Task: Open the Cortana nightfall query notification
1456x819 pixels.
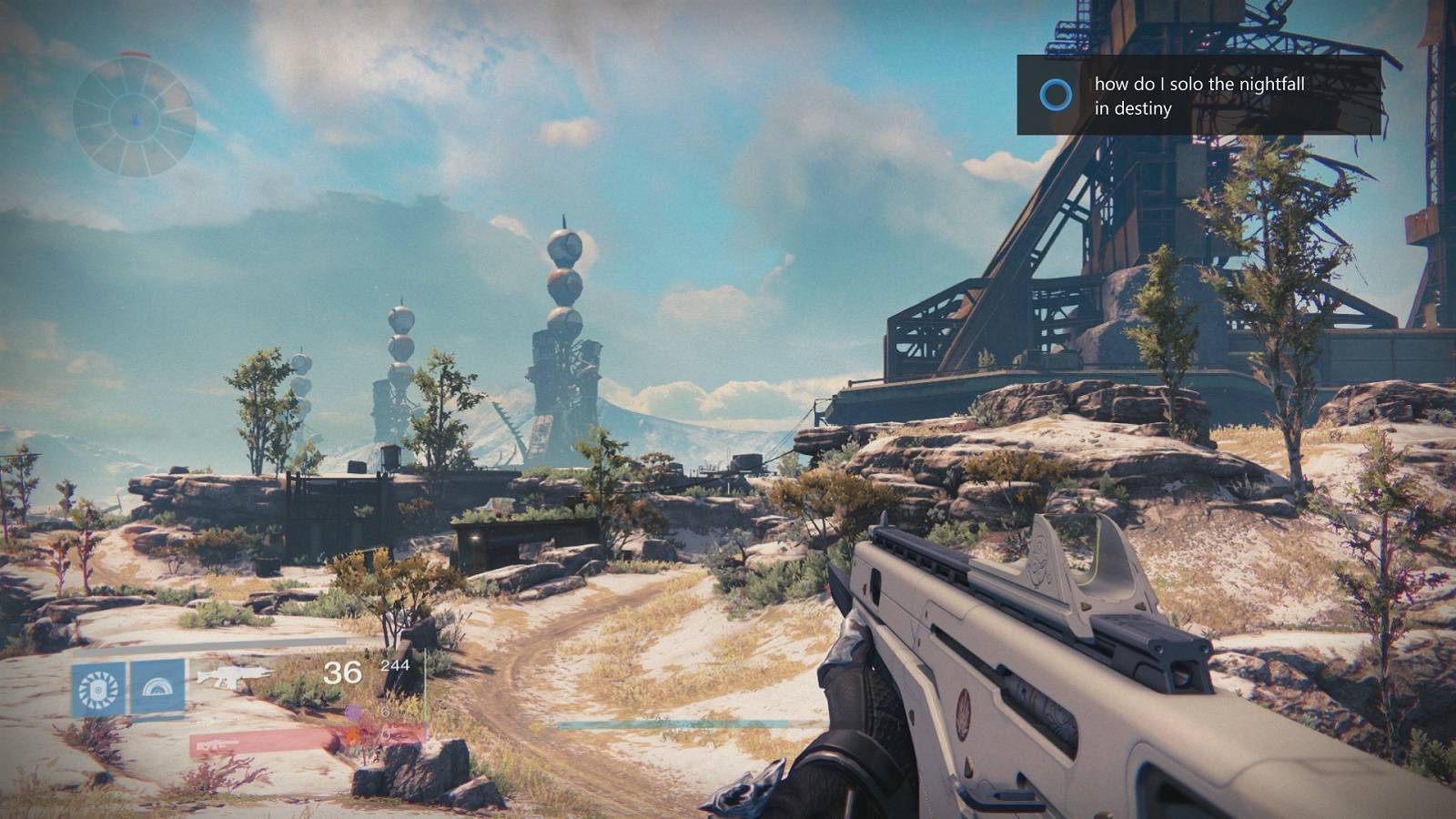Action: click(x=1198, y=96)
